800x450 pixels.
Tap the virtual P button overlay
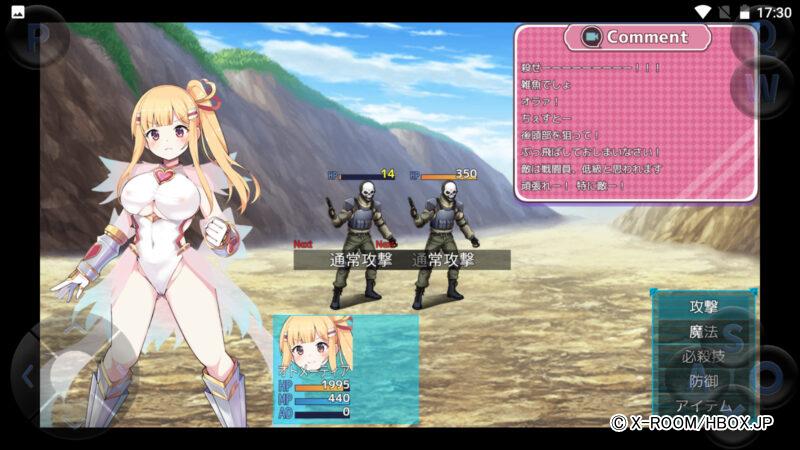38,36
